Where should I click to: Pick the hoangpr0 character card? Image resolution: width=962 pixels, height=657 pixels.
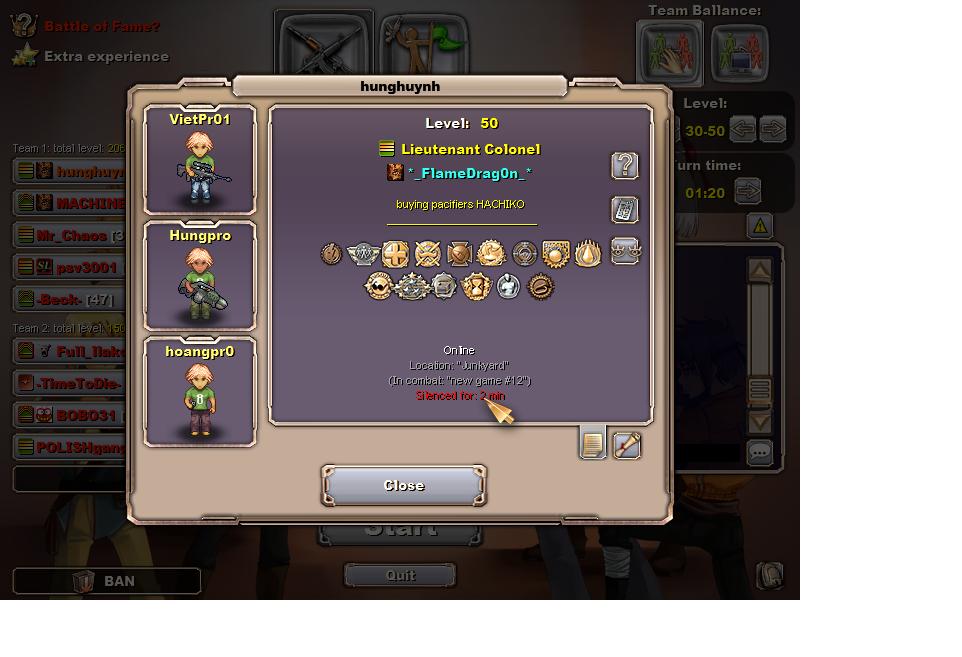(x=200, y=392)
